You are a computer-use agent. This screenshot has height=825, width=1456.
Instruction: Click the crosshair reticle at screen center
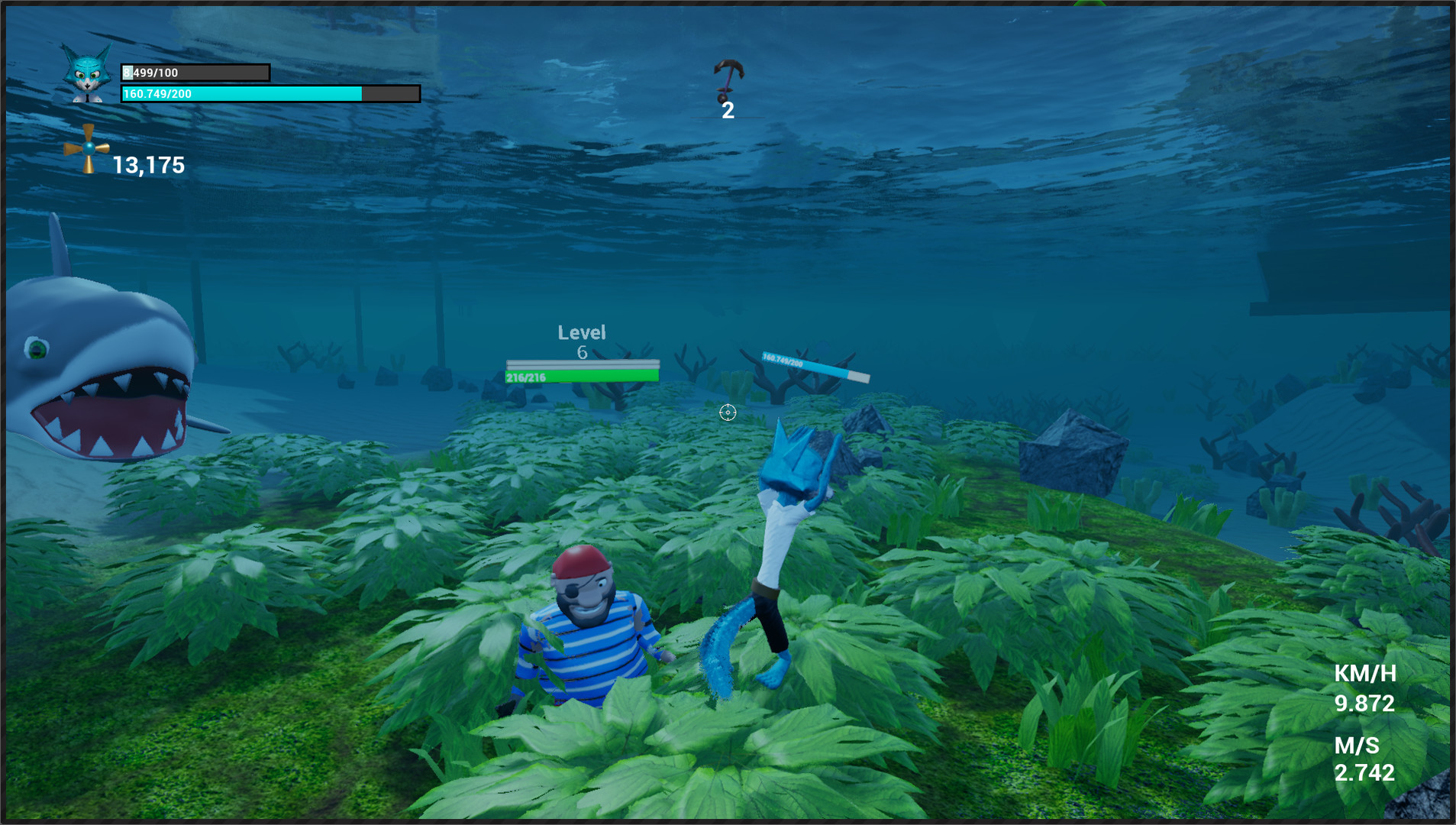(727, 412)
